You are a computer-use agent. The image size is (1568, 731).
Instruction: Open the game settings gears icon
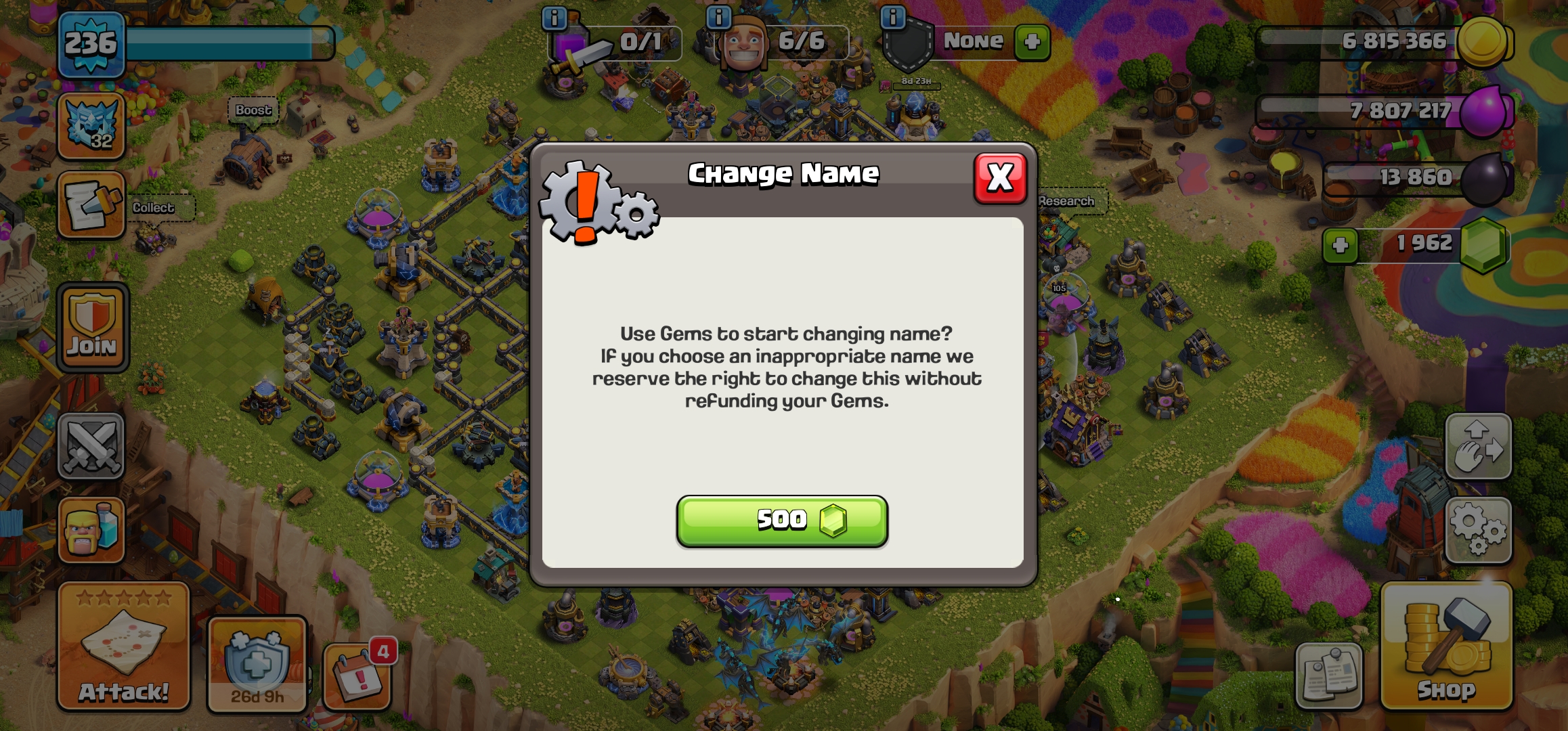(x=1478, y=530)
